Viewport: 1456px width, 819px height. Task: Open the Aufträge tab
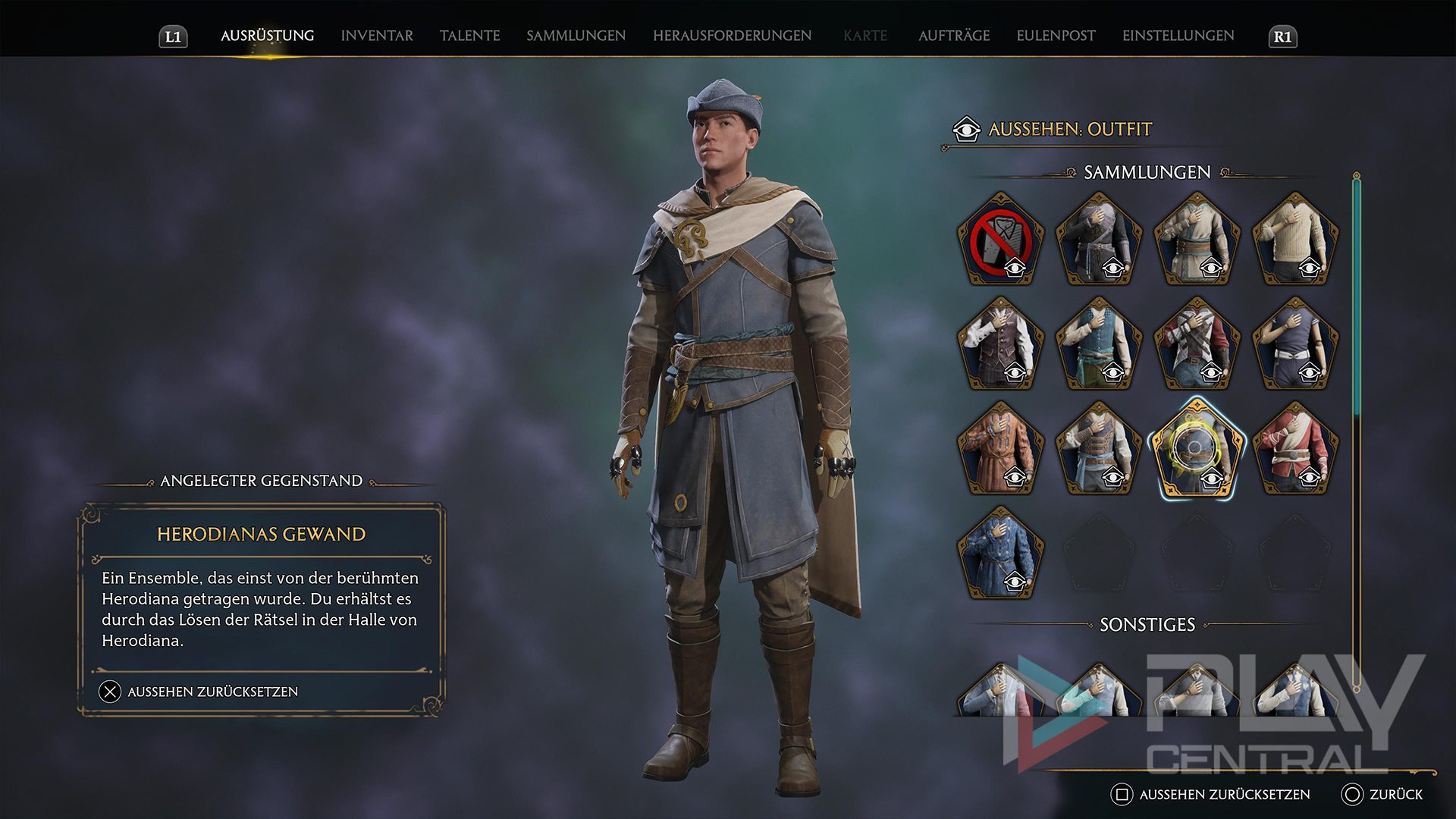pyautogui.click(x=953, y=36)
